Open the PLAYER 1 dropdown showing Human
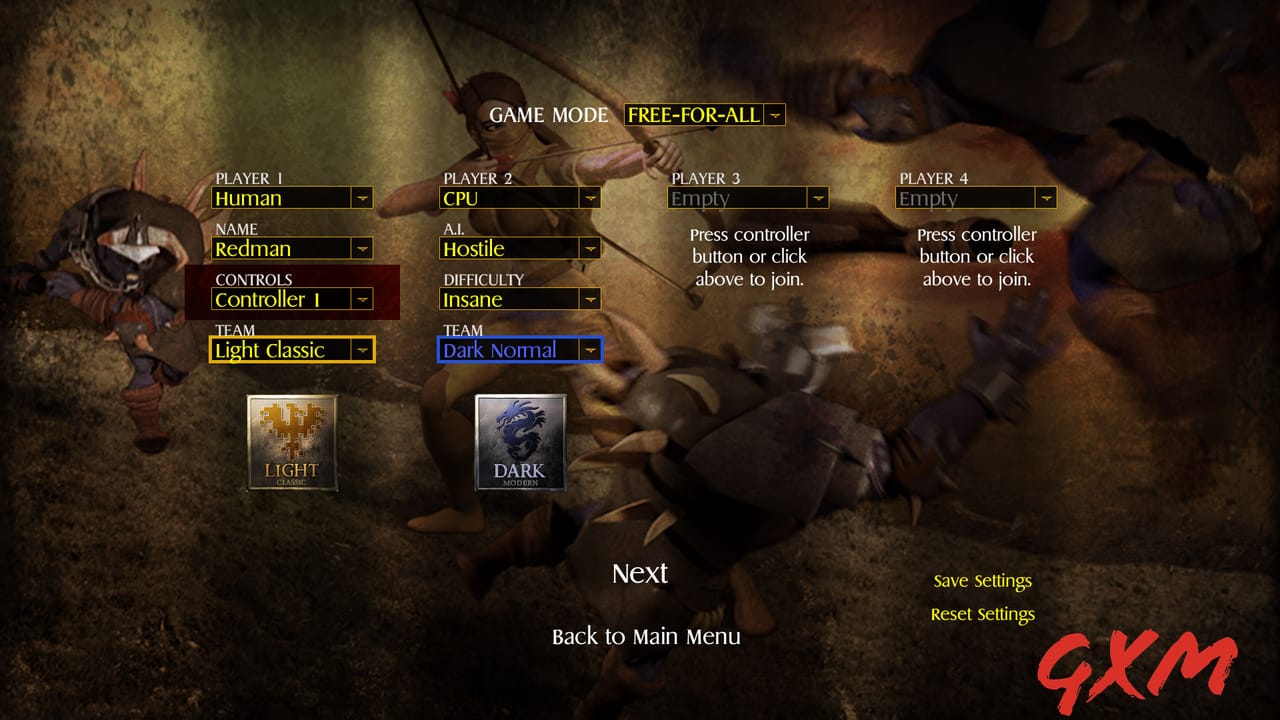 363,198
